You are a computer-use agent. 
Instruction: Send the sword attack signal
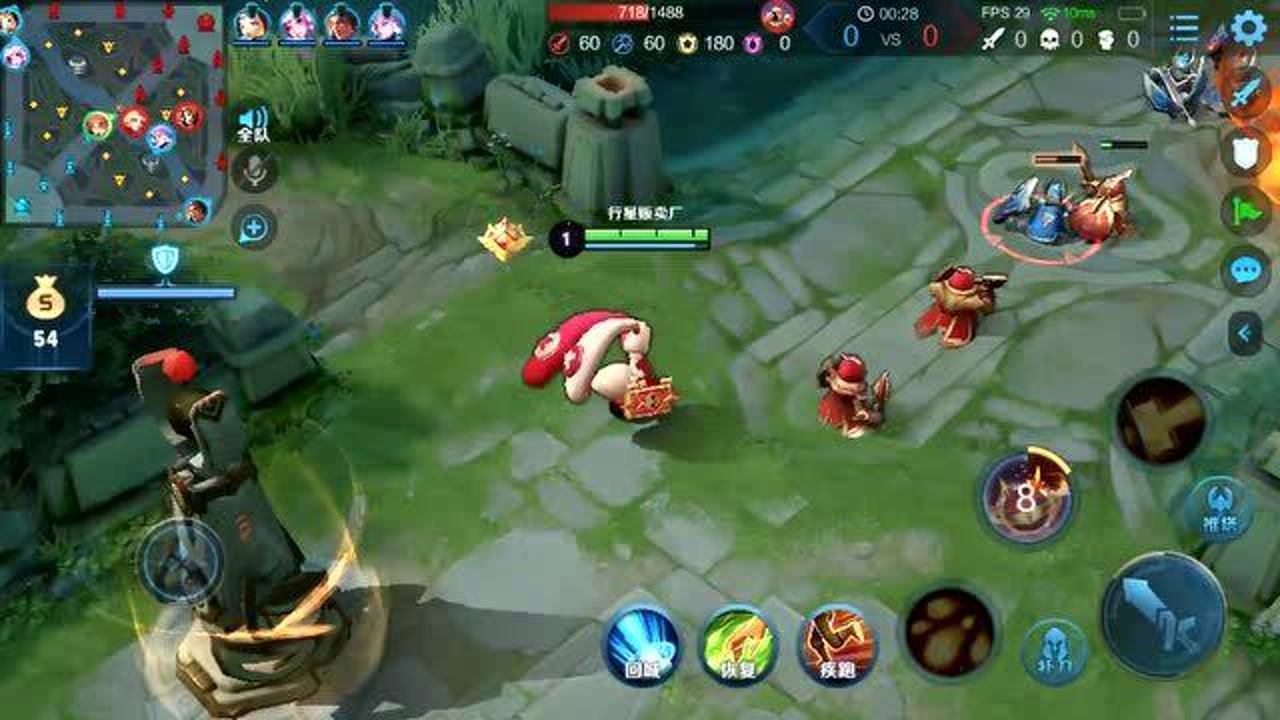click(1245, 94)
